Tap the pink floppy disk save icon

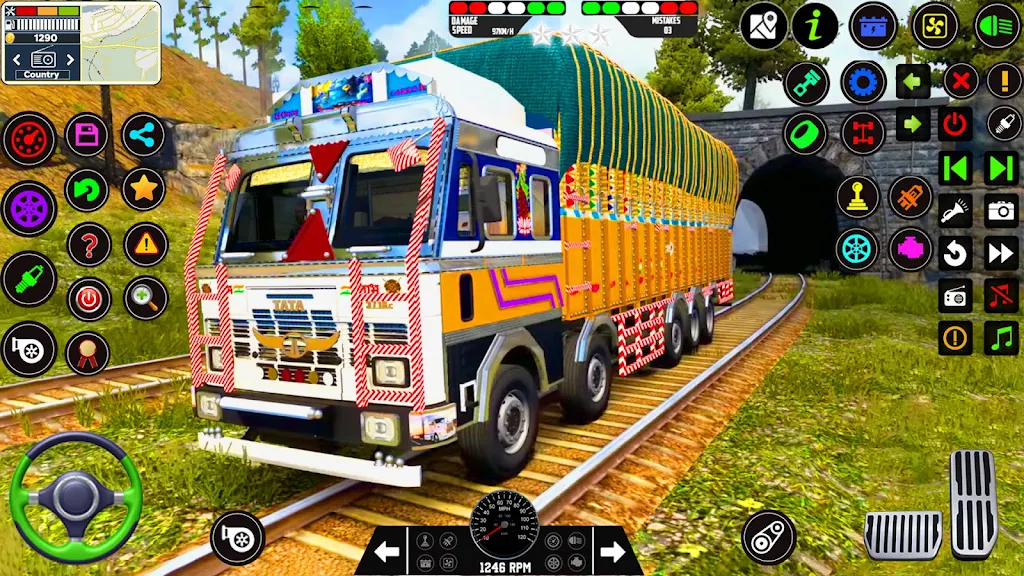coord(87,135)
